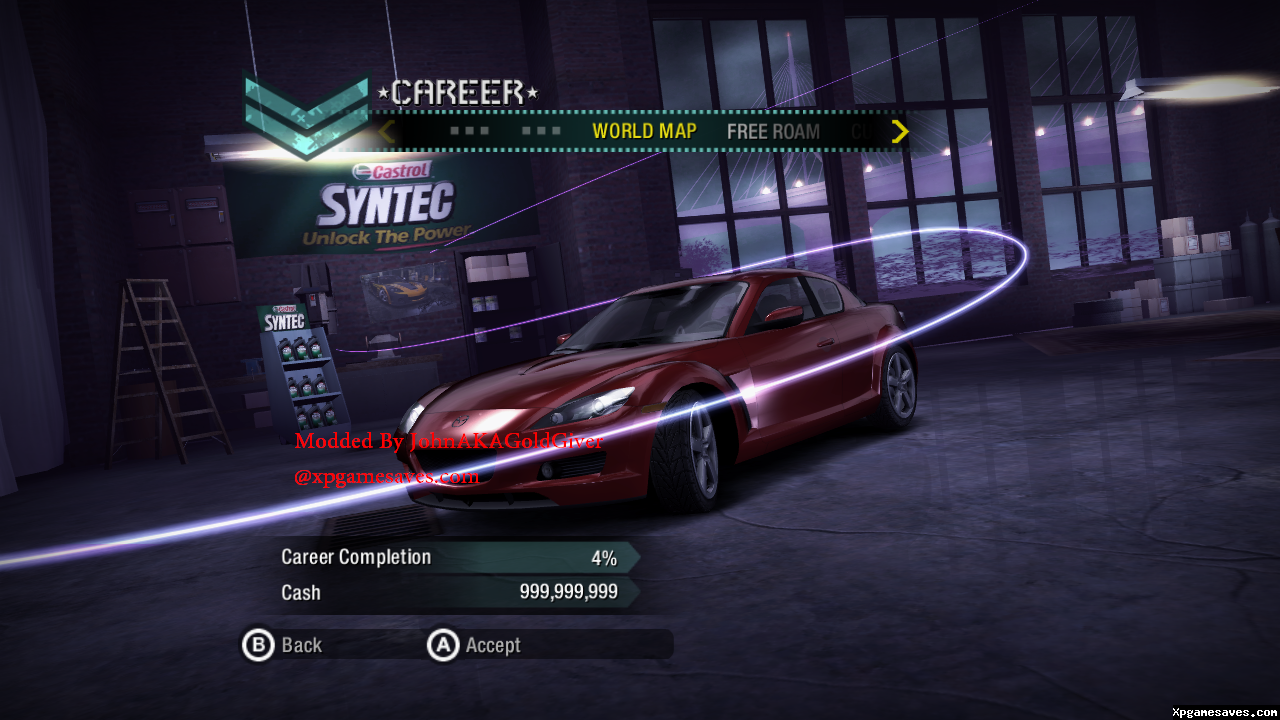1280x720 pixels.
Task: Click the left arrow on the career menu
Action: (387, 131)
